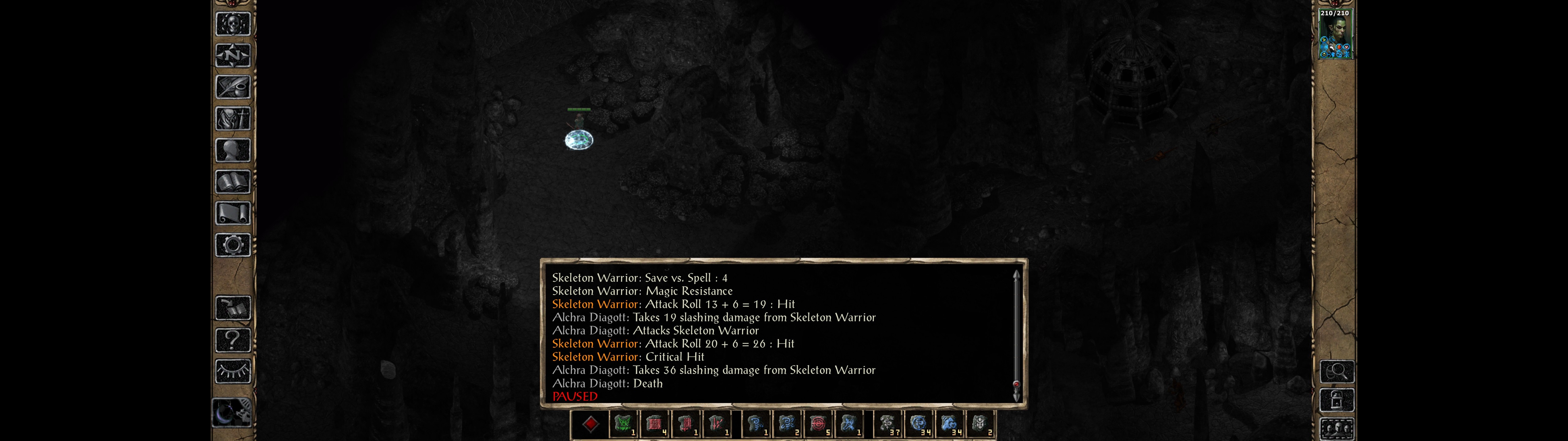1568x441 pixels.
Task: Open the character record head button
Action: (x=232, y=150)
